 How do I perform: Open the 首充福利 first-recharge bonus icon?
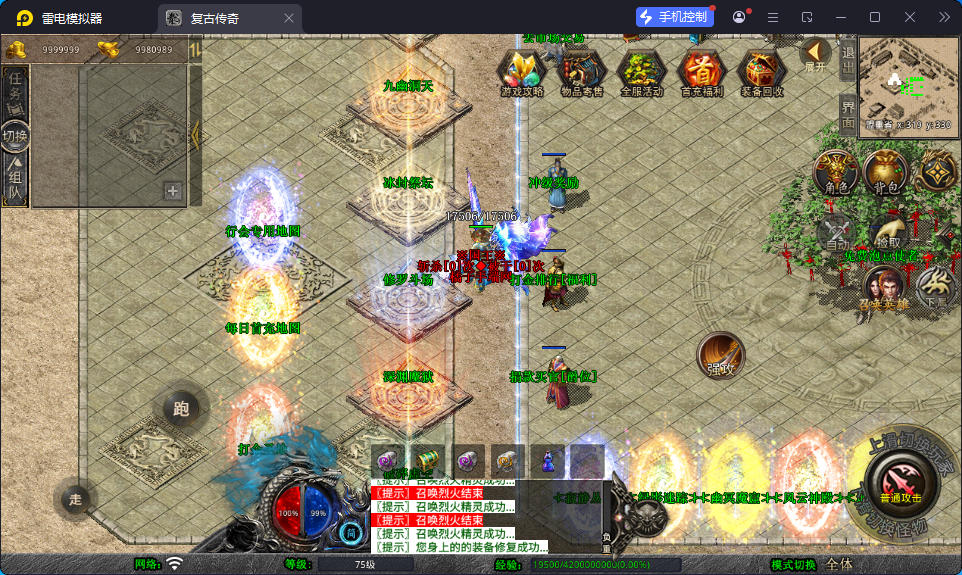click(702, 71)
